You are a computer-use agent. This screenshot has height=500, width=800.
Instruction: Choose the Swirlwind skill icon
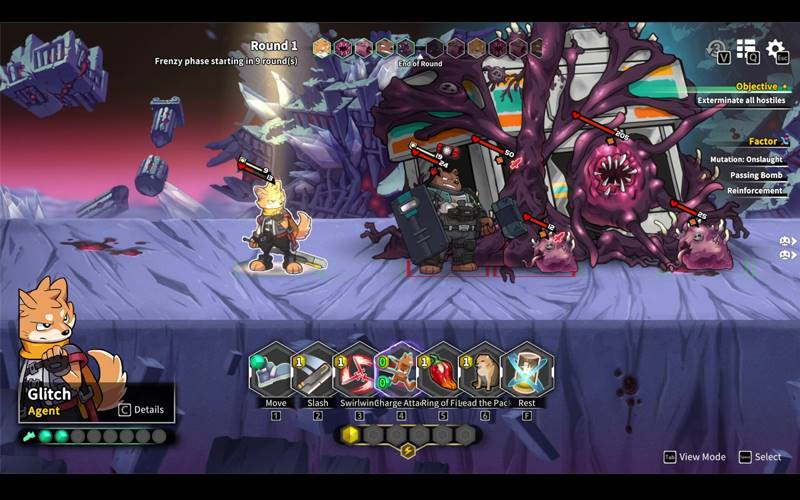(x=359, y=370)
